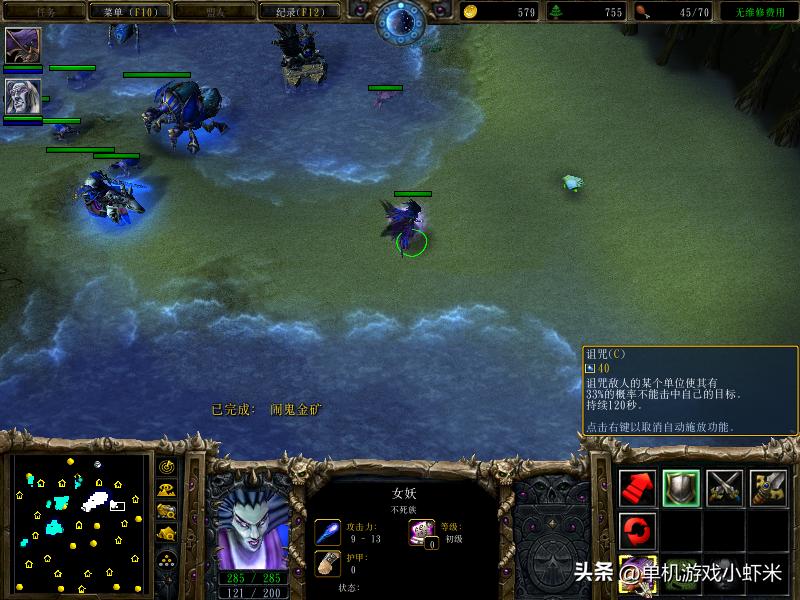Click the Banshee unit portrait

tap(253, 523)
